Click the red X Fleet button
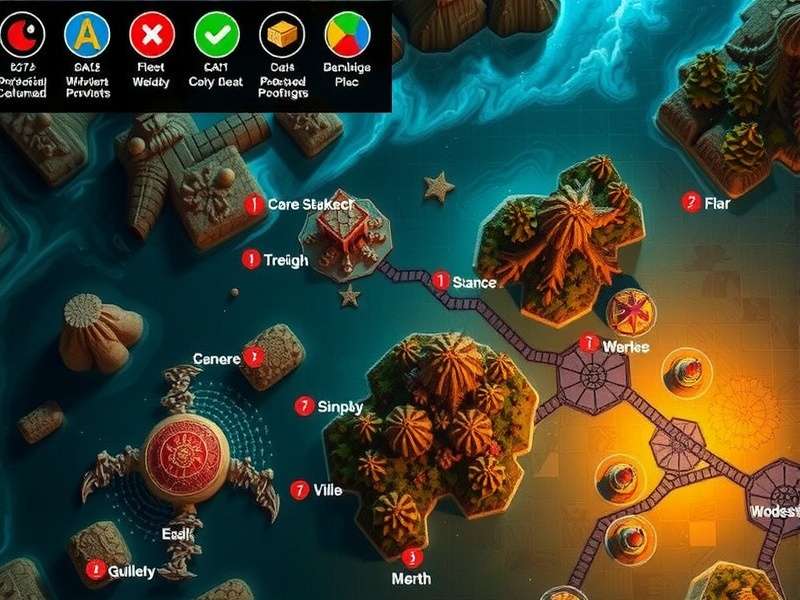Viewport: 800px width, 600px height. (151, 36)
